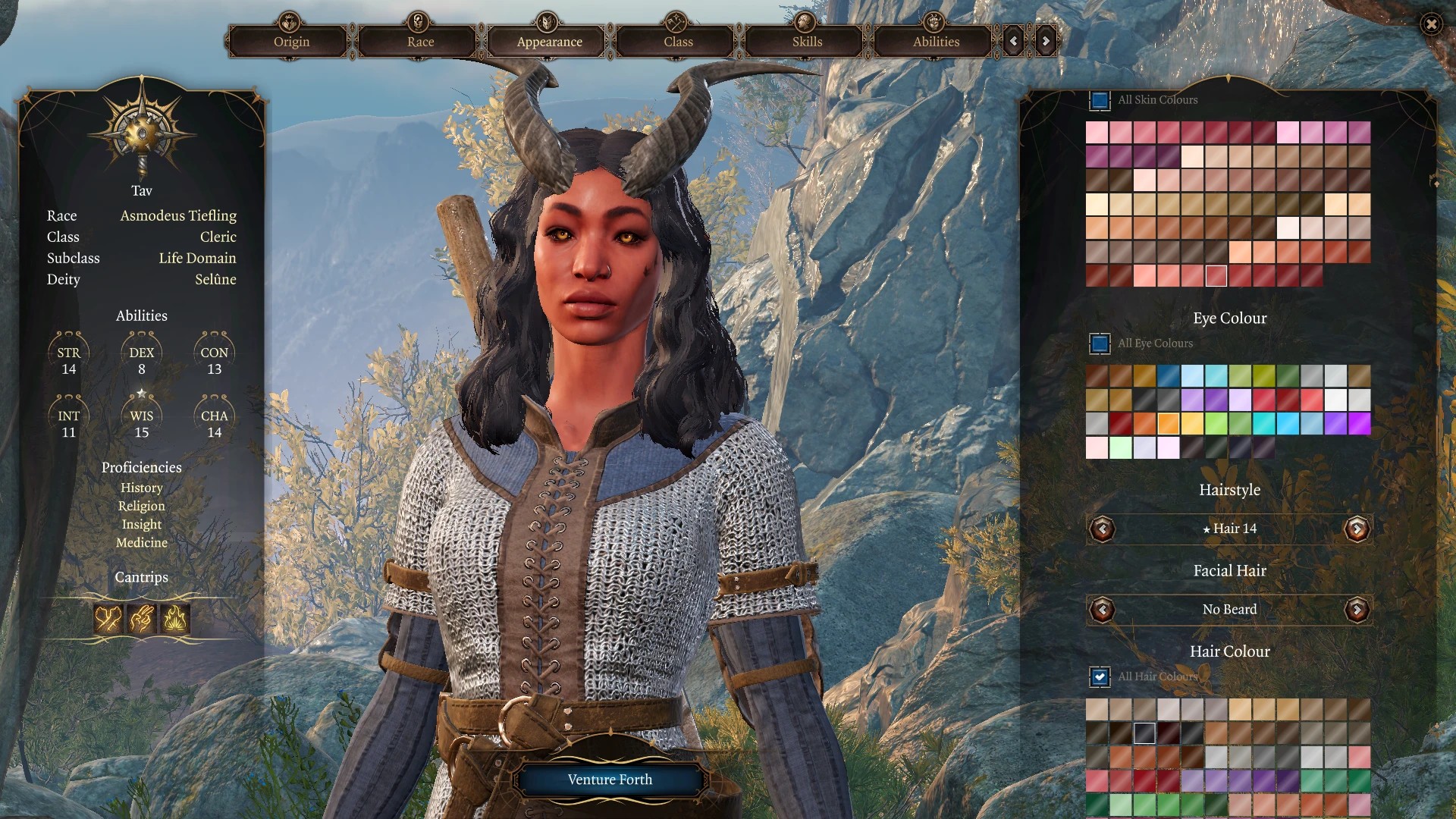The height and width of the screenshot is (819, 1456).
Task: Uncheck the All Hair Colours checkbox
Action: [x=1100, y=676]
